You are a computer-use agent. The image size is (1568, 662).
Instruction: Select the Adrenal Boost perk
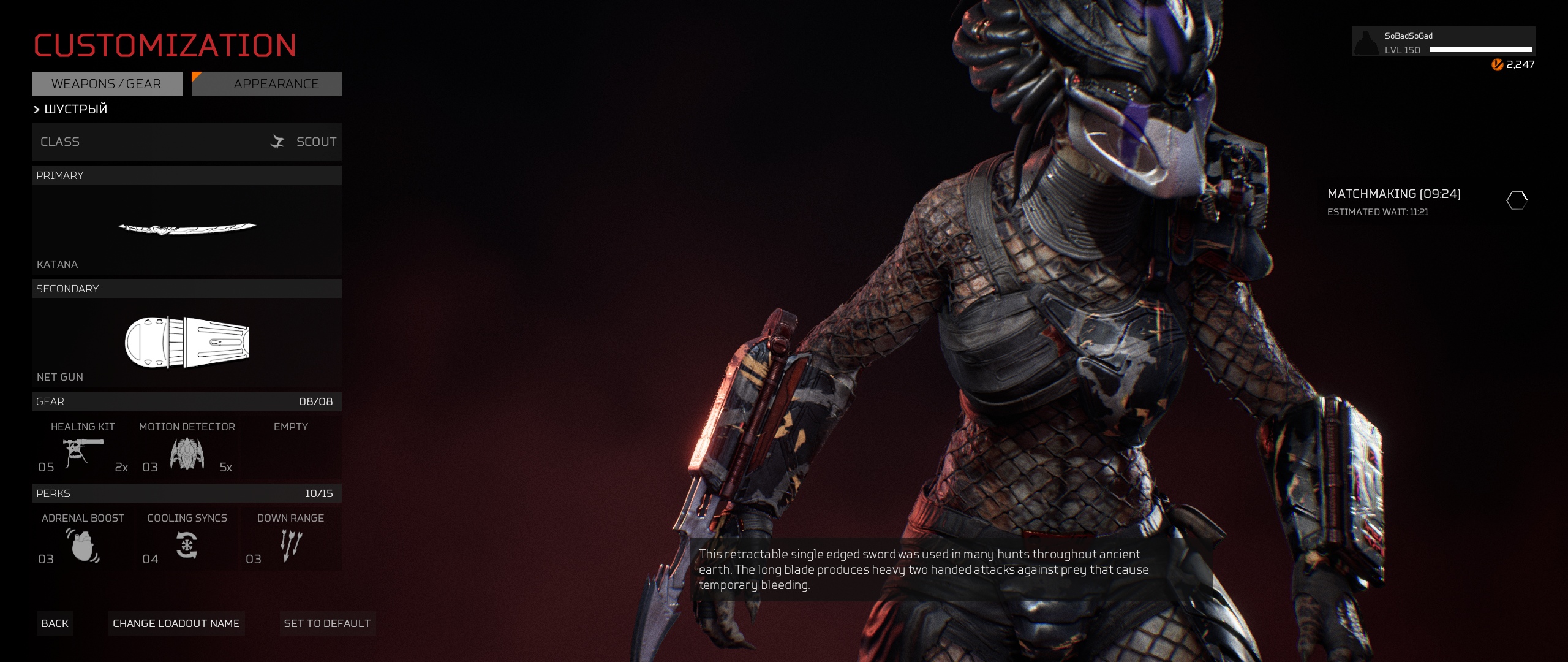(83, 541)
